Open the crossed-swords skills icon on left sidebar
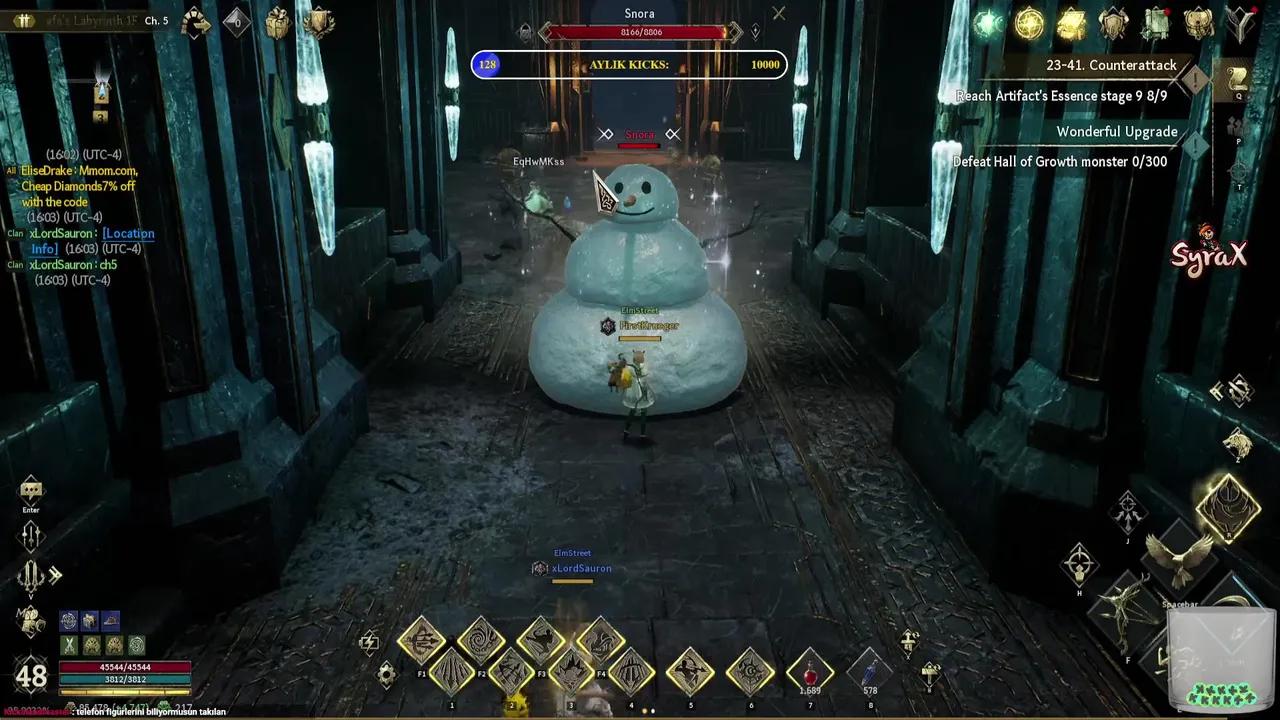 point(31,576)
